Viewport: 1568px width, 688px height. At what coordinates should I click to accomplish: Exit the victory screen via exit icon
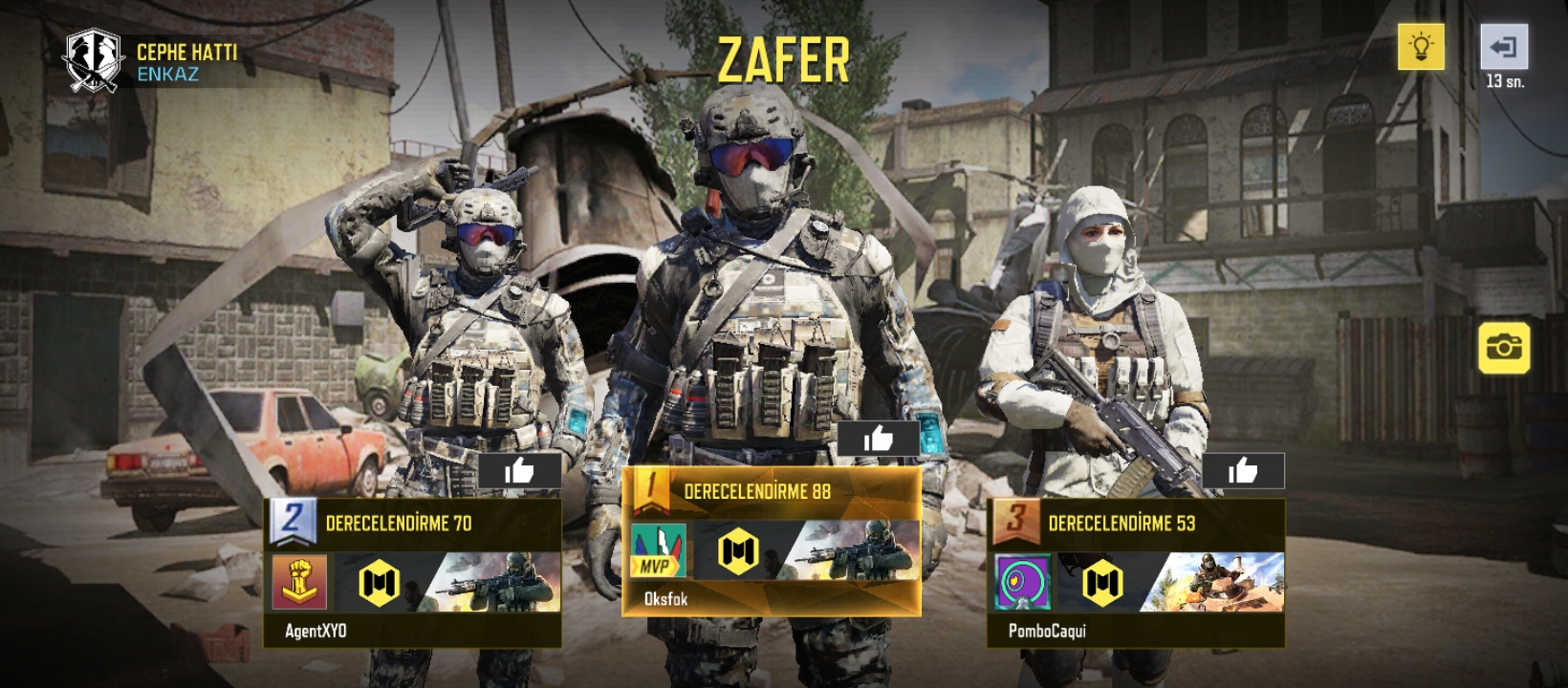click(1504, 47)
